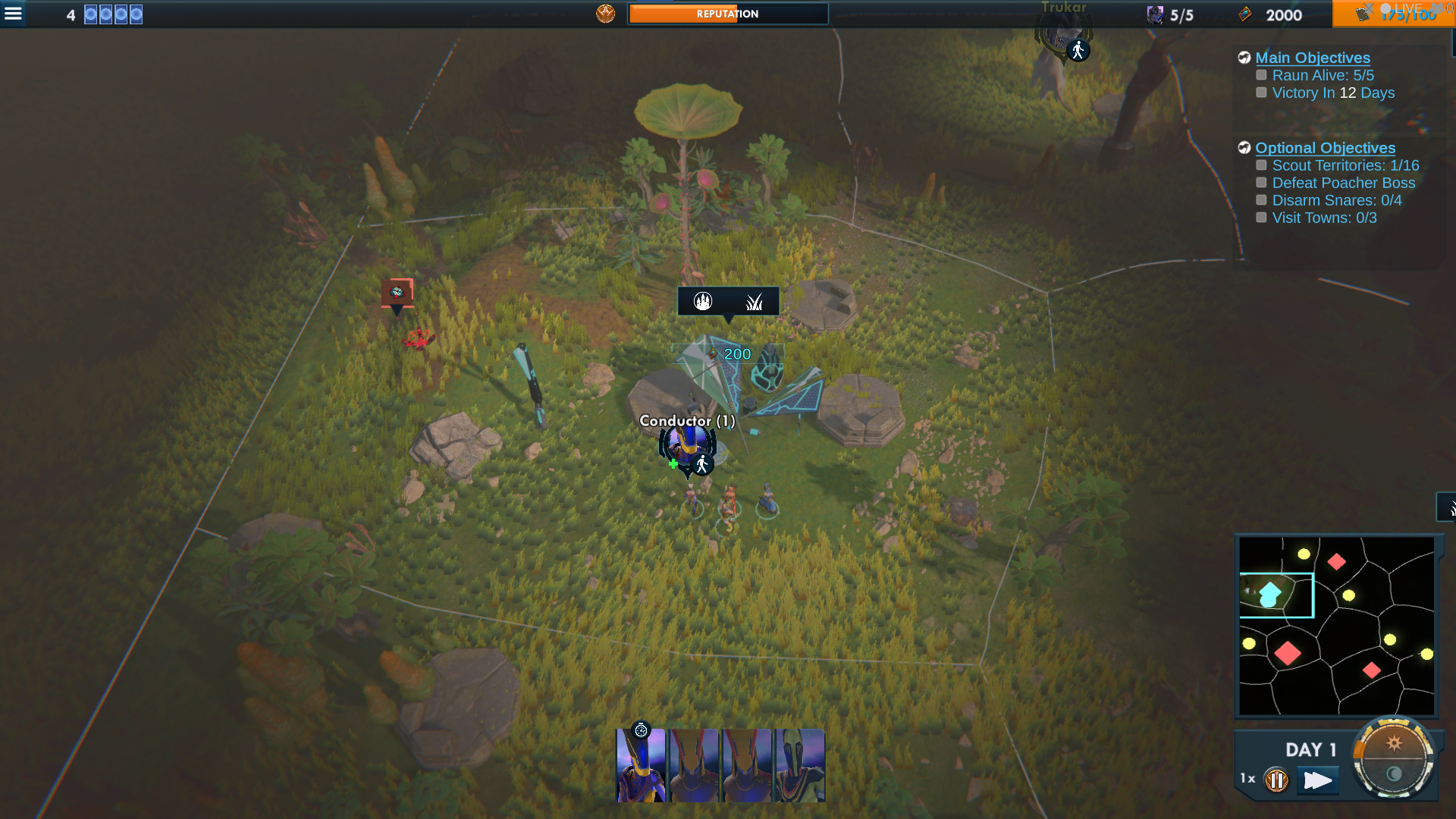Image resolution: width=1456 pixels, height=819 pixels.
Task: Open the Optional Objectives header
Action: 1325,148
